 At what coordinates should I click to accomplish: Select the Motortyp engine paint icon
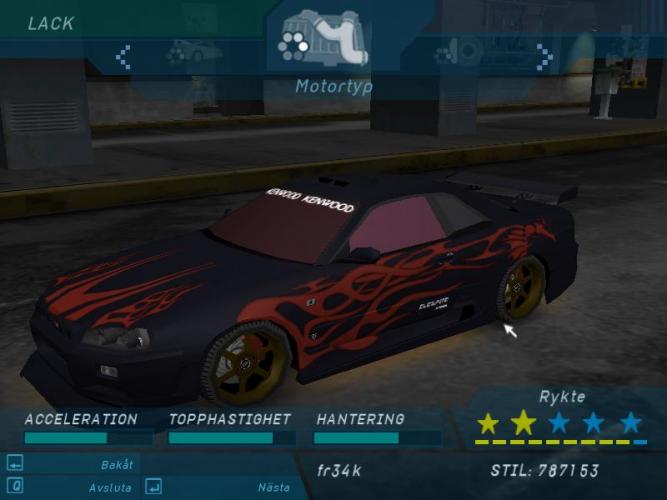pos(322,40)
